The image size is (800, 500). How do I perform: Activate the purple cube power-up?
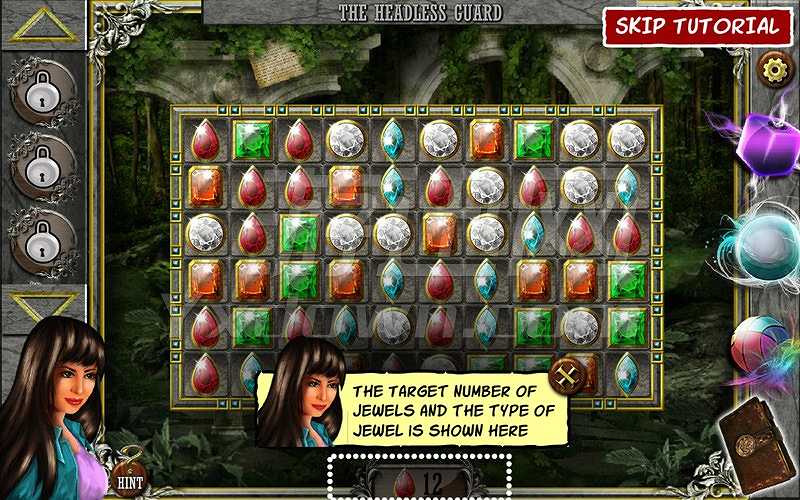coord(763,143)
